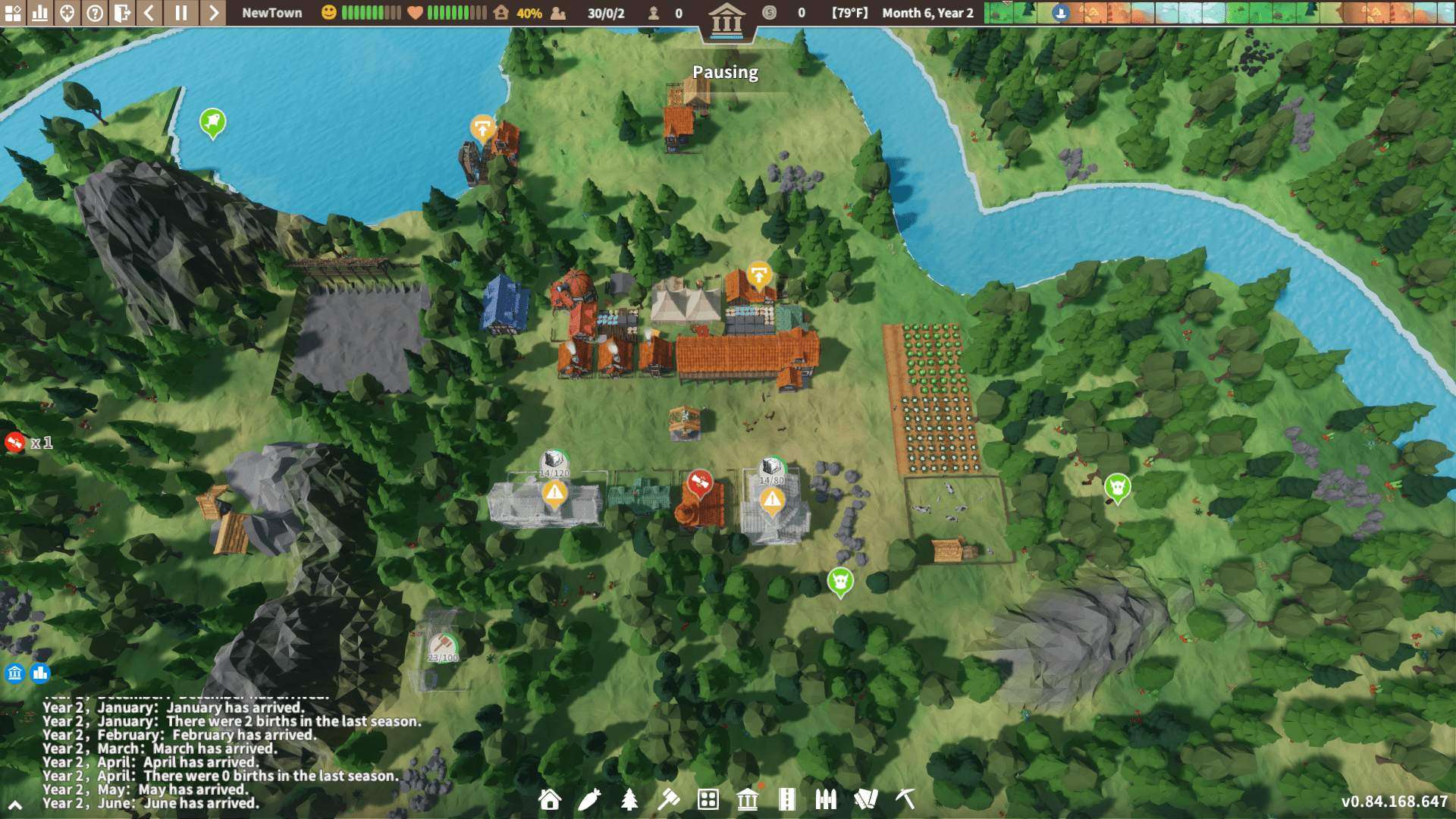This screenshot has width=1456, height=819.
Task: Select the Forestry tree icon
Action: [x=630, y=800]
